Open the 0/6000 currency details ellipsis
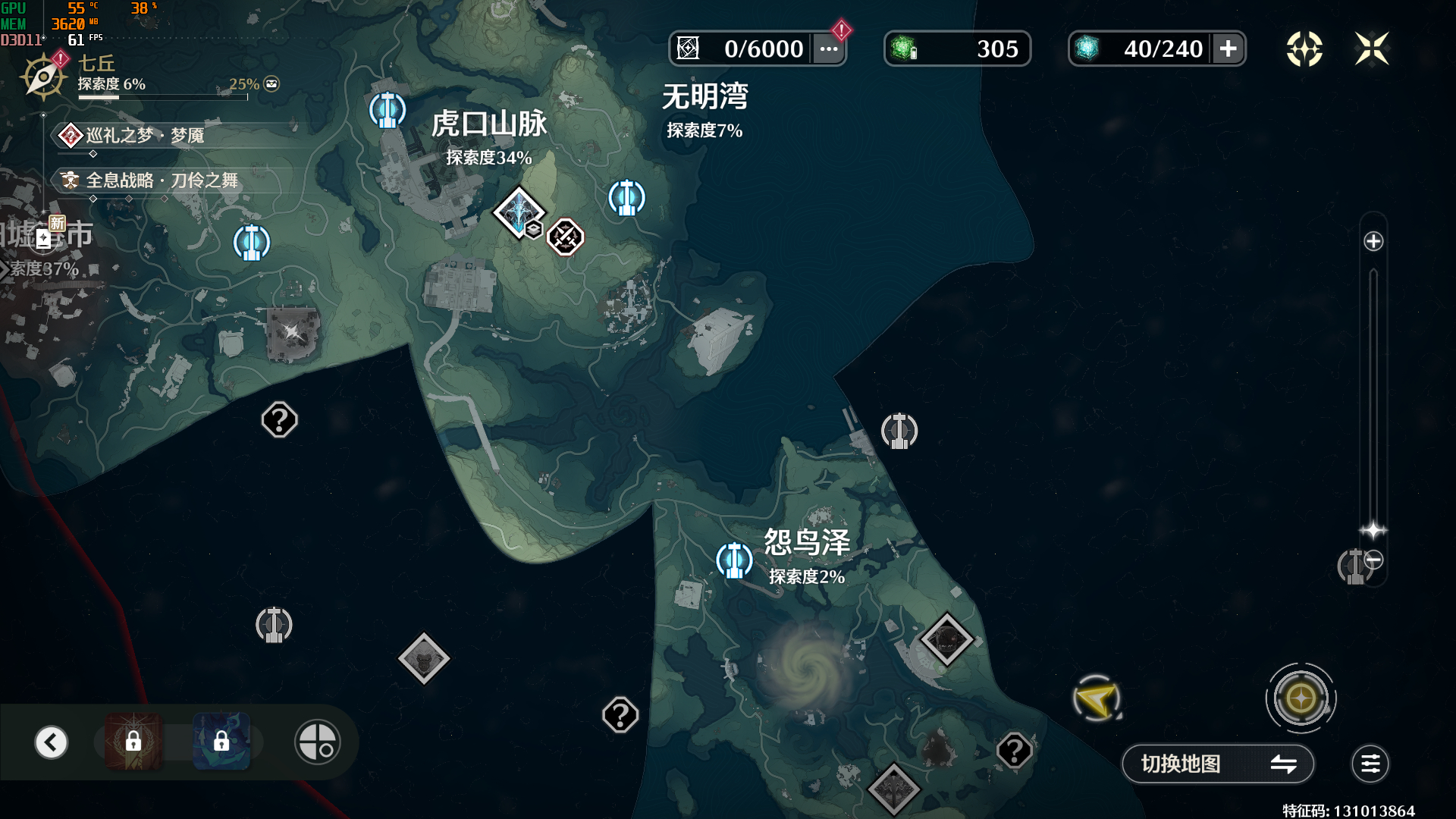Screen dimensions: 1456x819 click(829, 49)
